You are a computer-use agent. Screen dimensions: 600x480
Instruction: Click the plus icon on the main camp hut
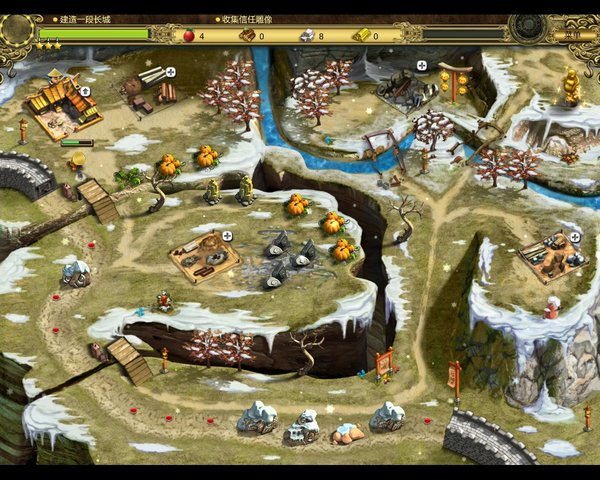(x=85, y=91)
